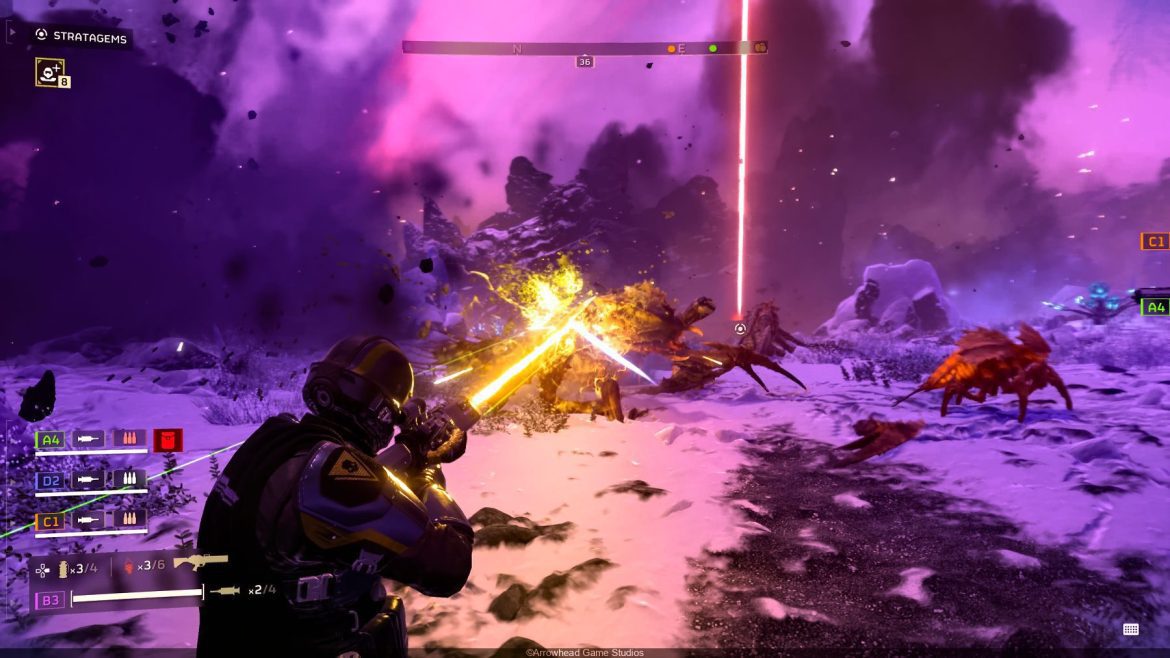Image resolution: width=1170 pixels, height=658 pixels.
Task: Click the orange C1 teammate marker at screen edge
Action: click(x=1155, y=241)
